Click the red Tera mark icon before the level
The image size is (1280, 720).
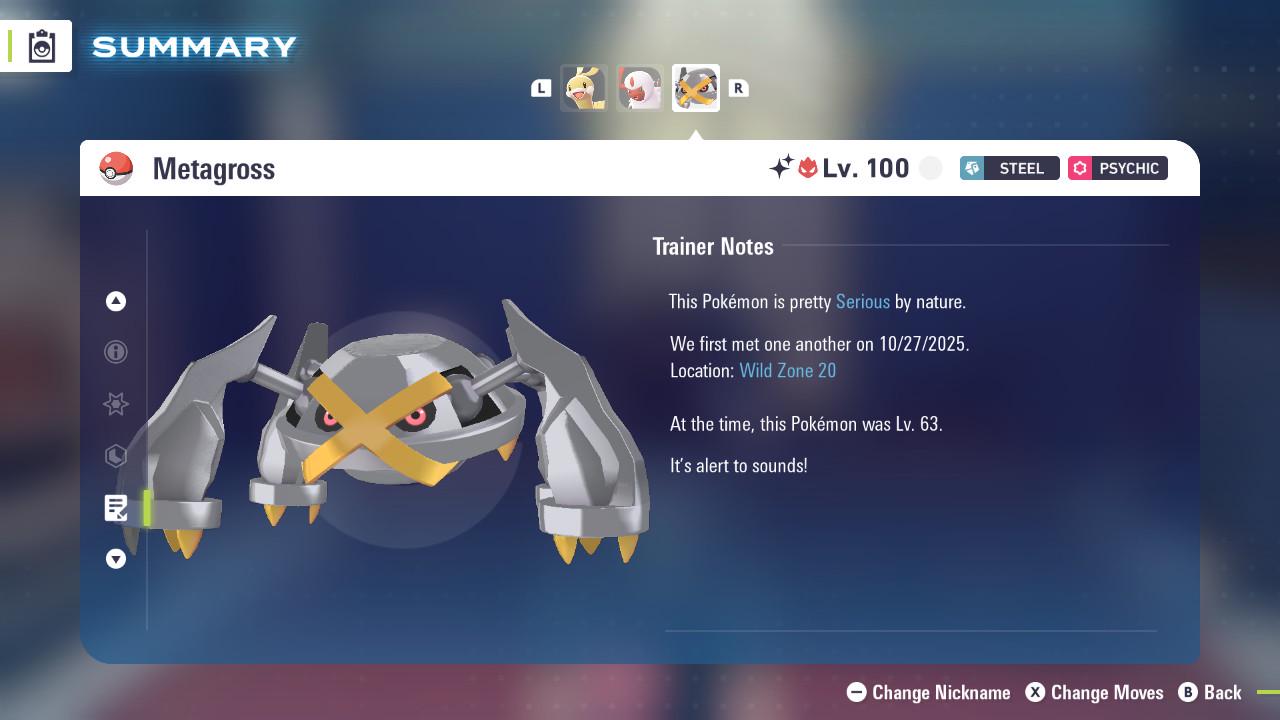pyautogui.click(x=810, y=168)
